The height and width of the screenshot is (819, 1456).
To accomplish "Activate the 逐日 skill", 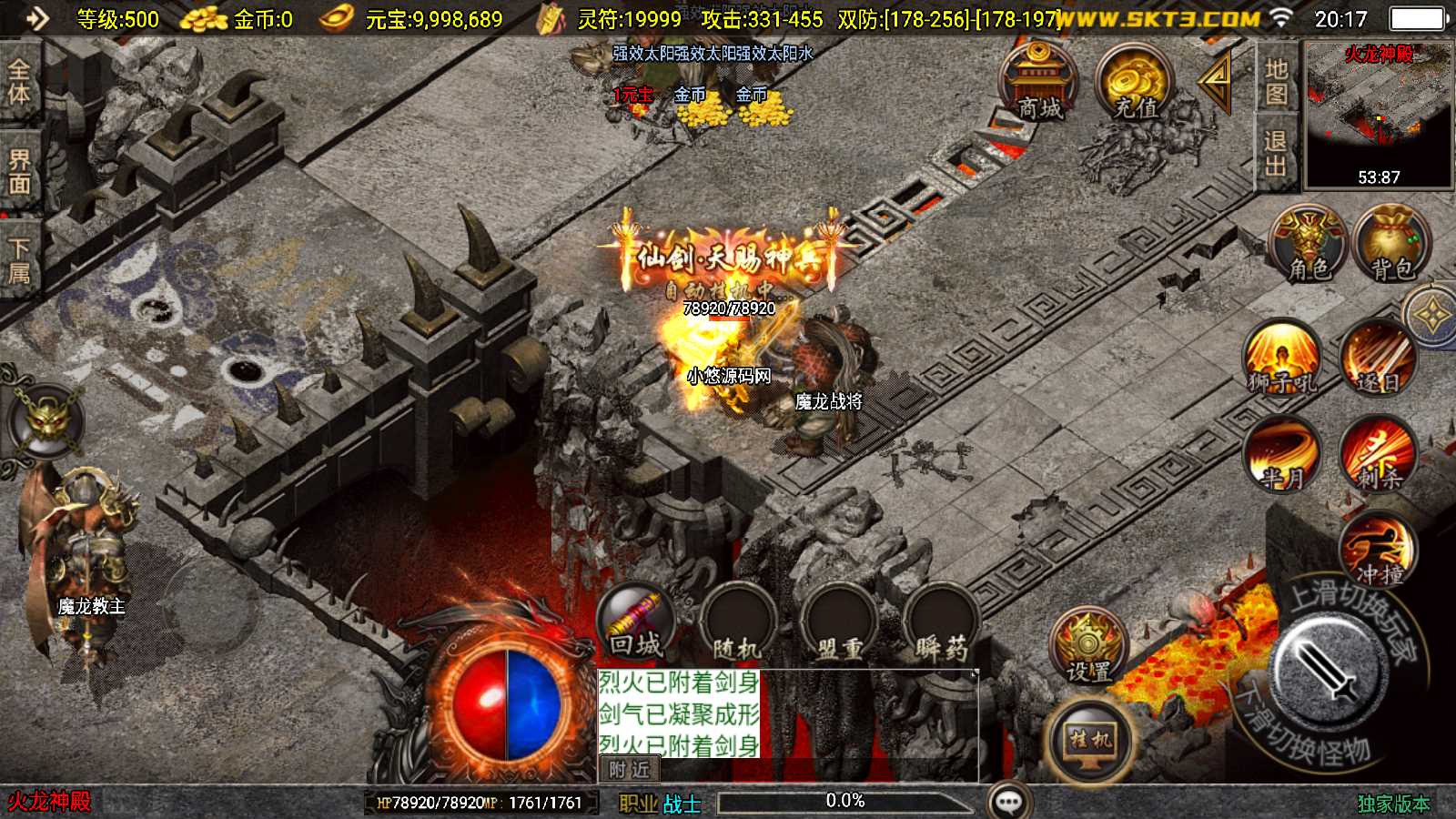I will pyautogui.click(x=1378, y=358).
